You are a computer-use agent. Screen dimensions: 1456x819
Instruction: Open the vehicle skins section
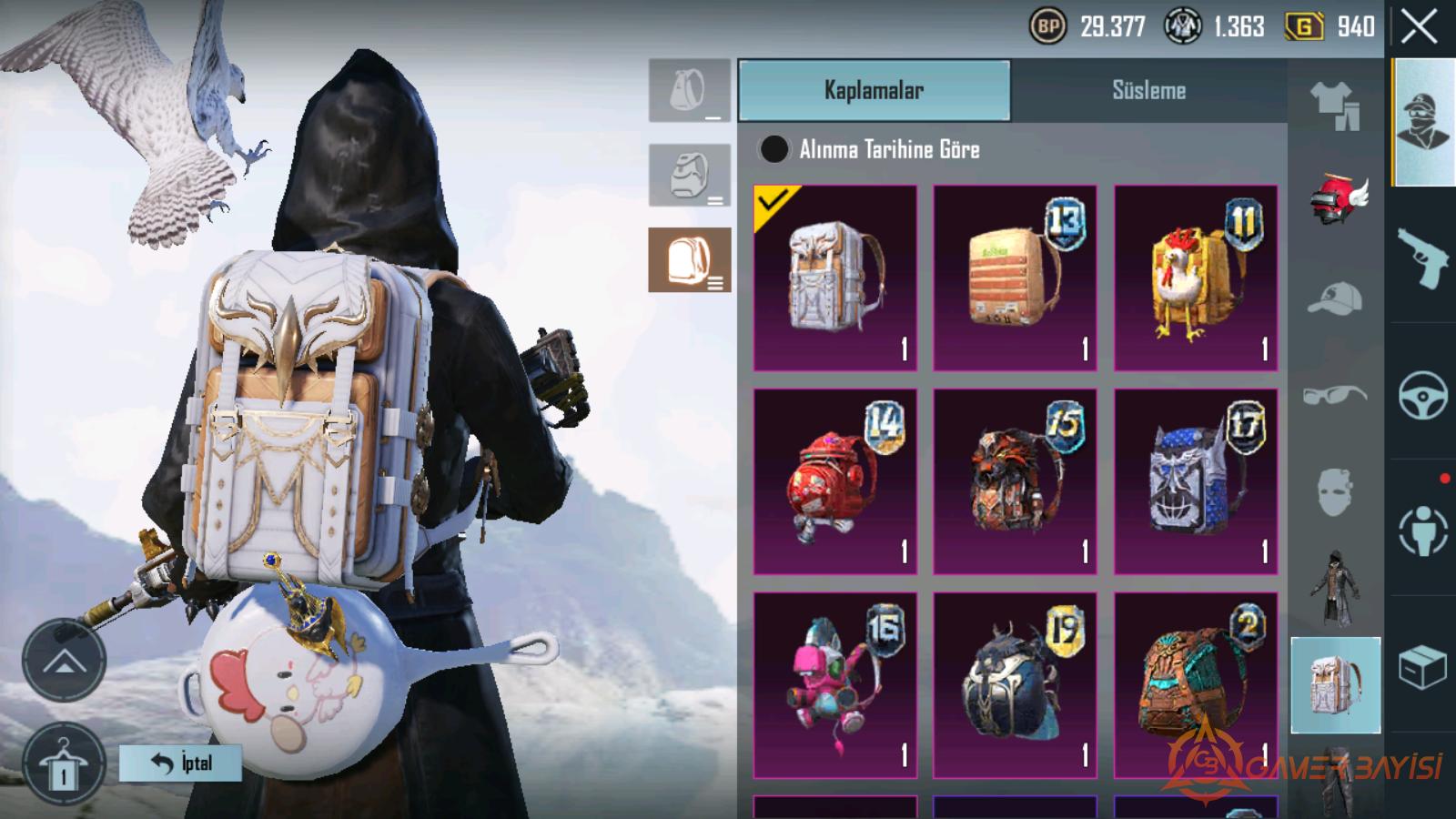point(1422,394)
